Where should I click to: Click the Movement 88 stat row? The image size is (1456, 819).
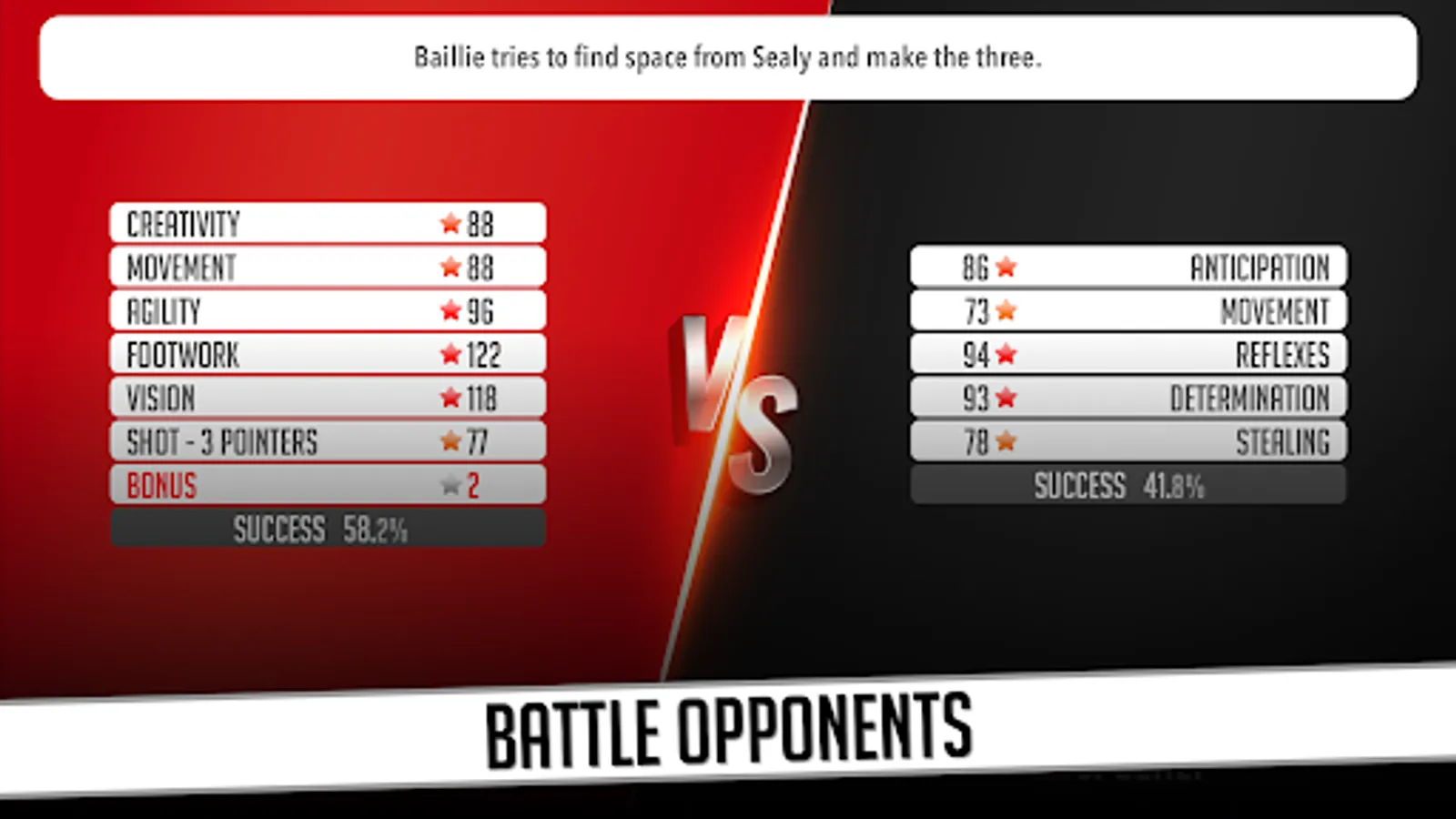328,265
